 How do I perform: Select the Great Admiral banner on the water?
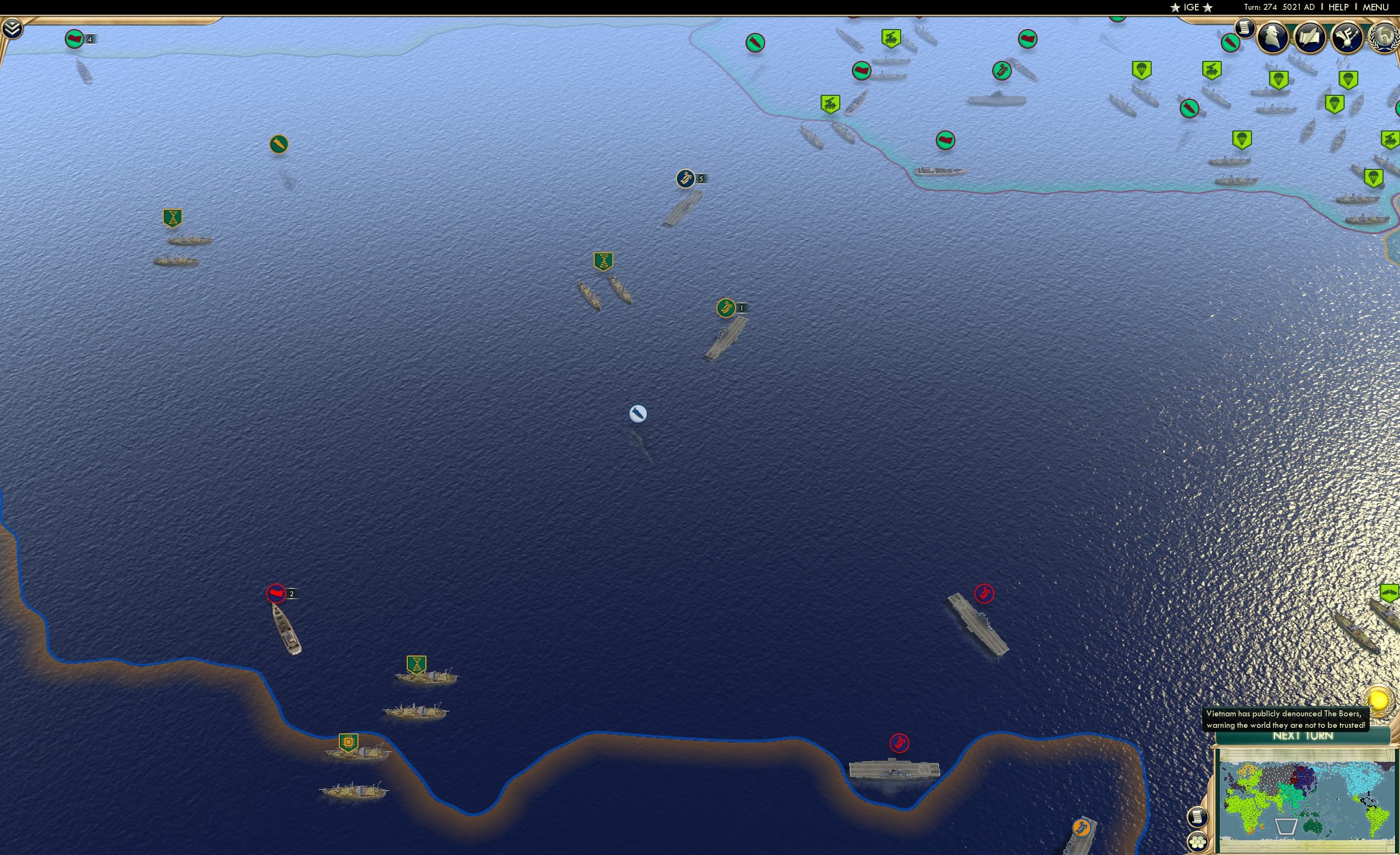click(602, 261)
